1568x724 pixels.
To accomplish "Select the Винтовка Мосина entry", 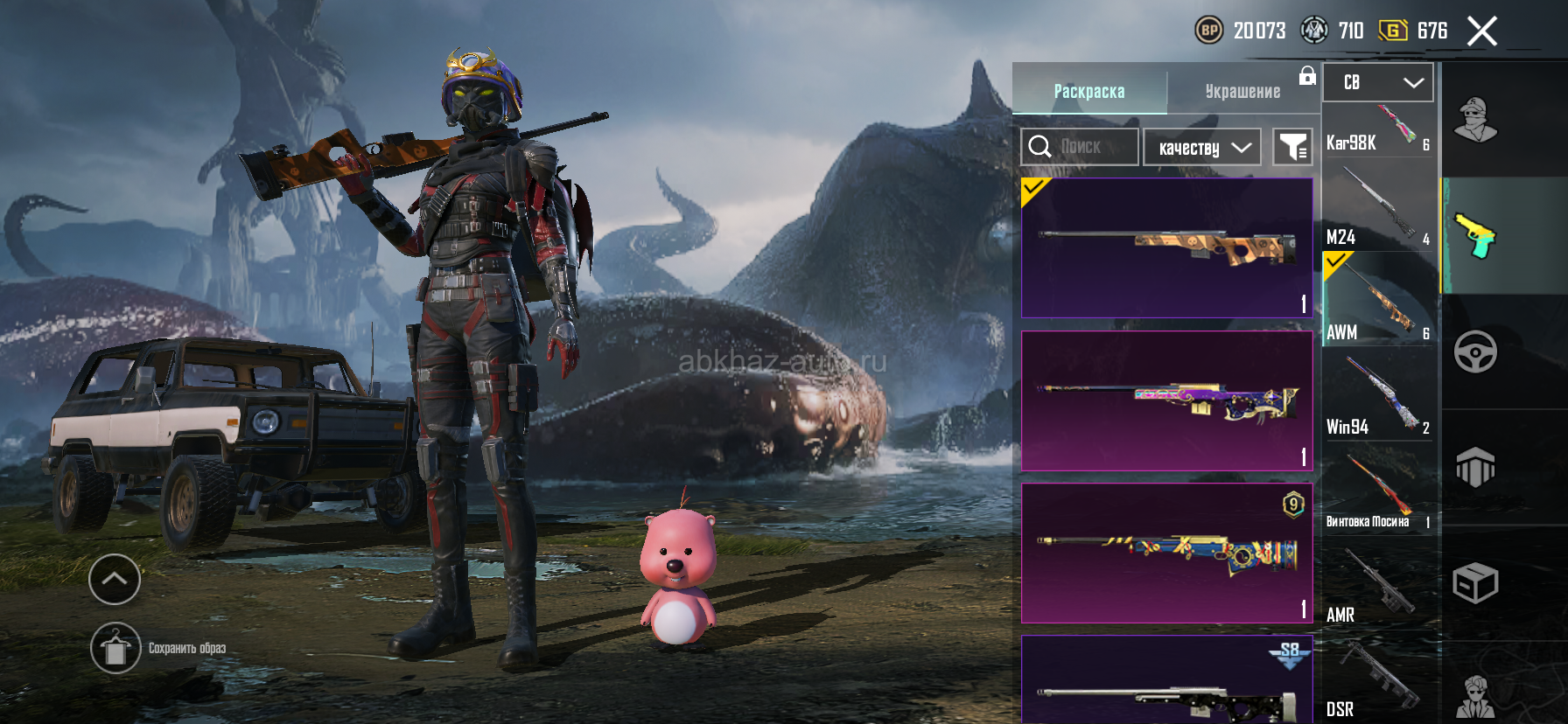I will (1378, 492).
